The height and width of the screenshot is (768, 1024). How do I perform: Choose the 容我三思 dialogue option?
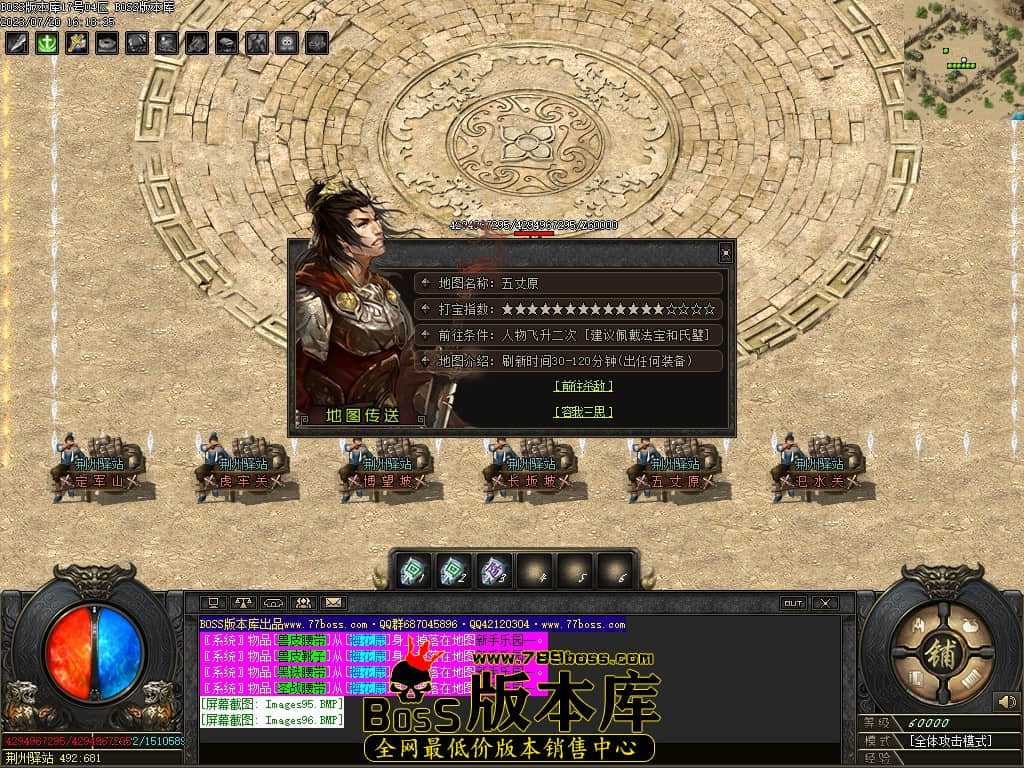click(x=583, y=412)
